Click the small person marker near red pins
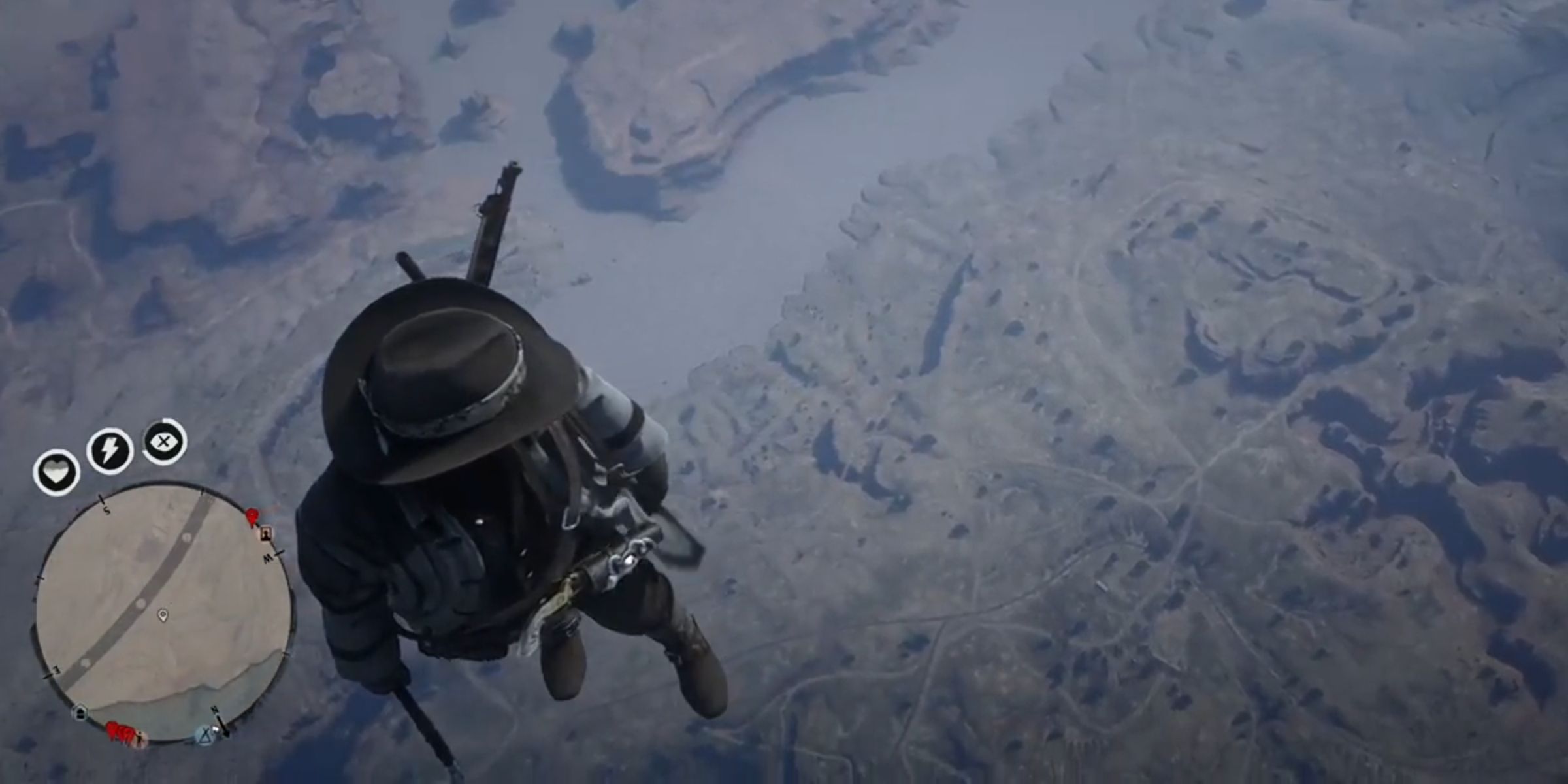Image resolution: width=1568 pixels, height=784 pixels. pyautogui.click(x=141, y=738)
